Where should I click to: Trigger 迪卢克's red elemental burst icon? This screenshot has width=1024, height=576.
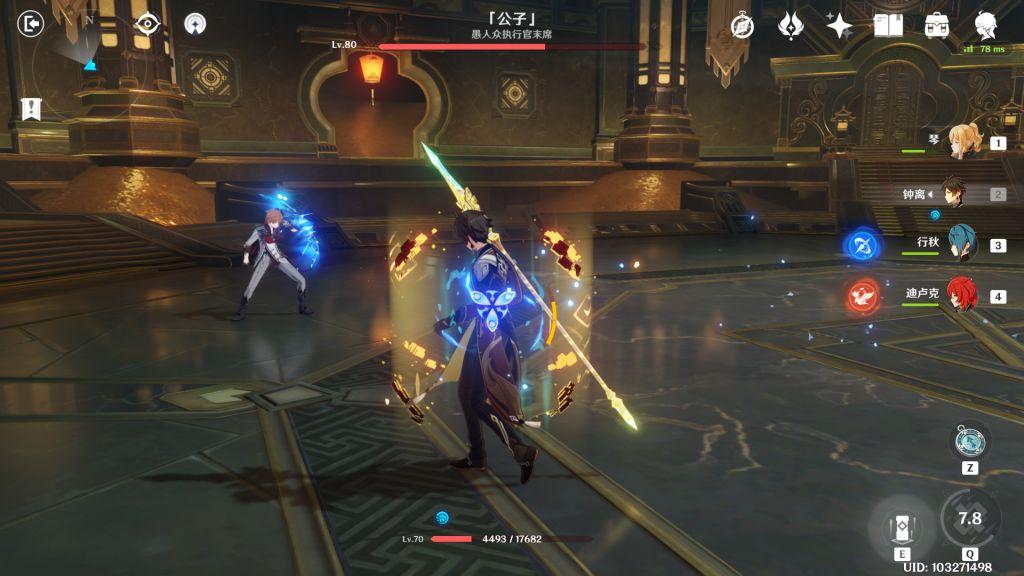[860, 296]
